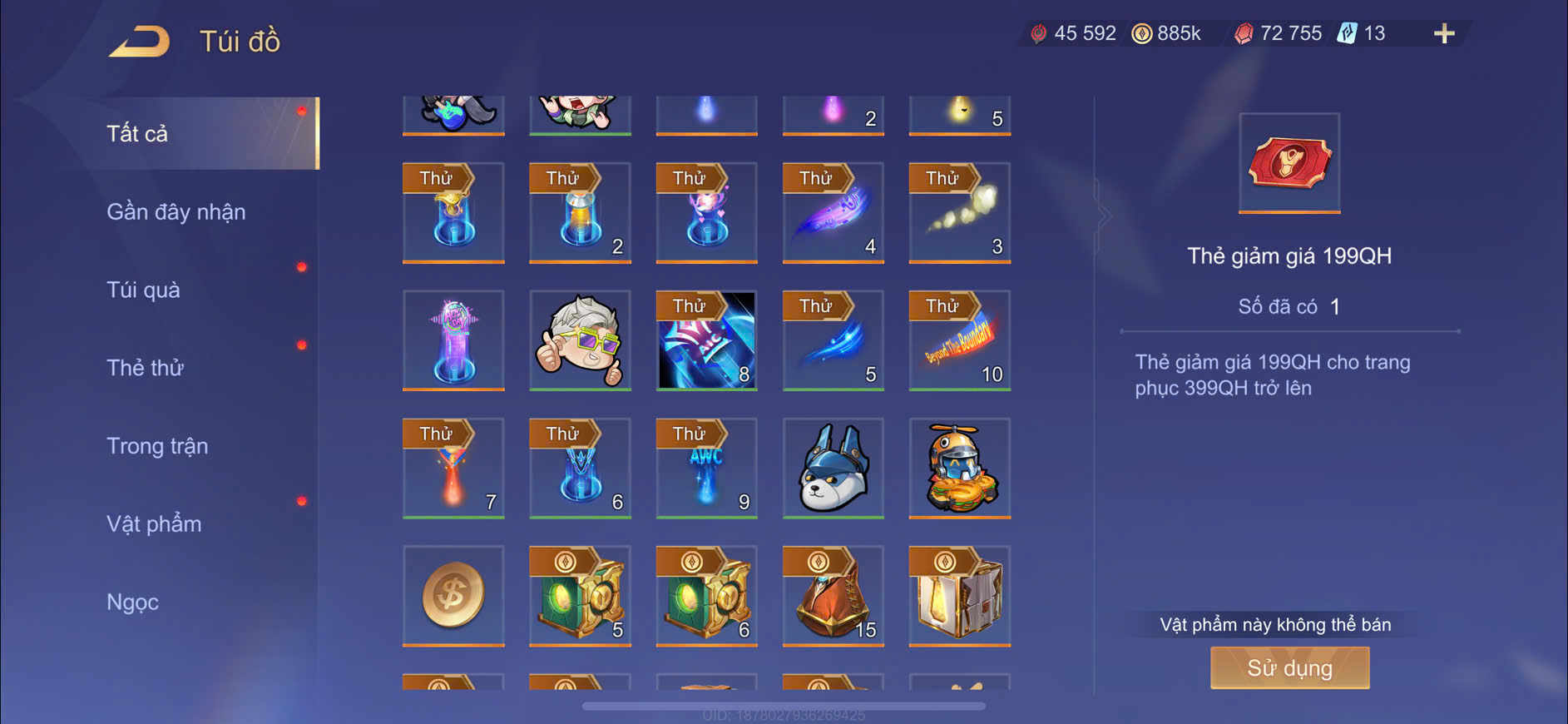Screen dimensions: 1568x724
Task: Select the white smoke trail trial item
Action: point(960,213)
